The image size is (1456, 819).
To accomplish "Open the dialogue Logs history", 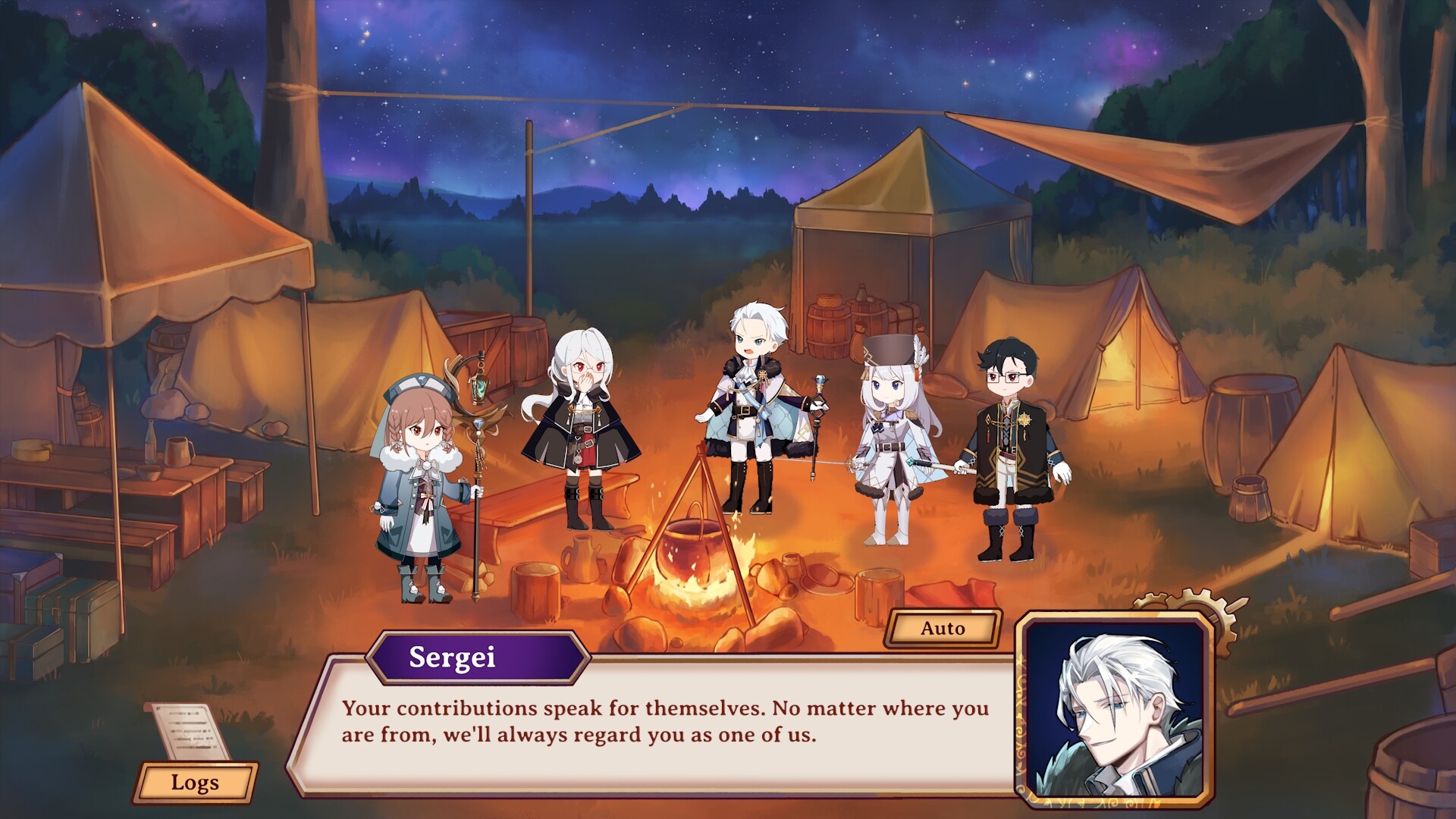I will (196, 783).
